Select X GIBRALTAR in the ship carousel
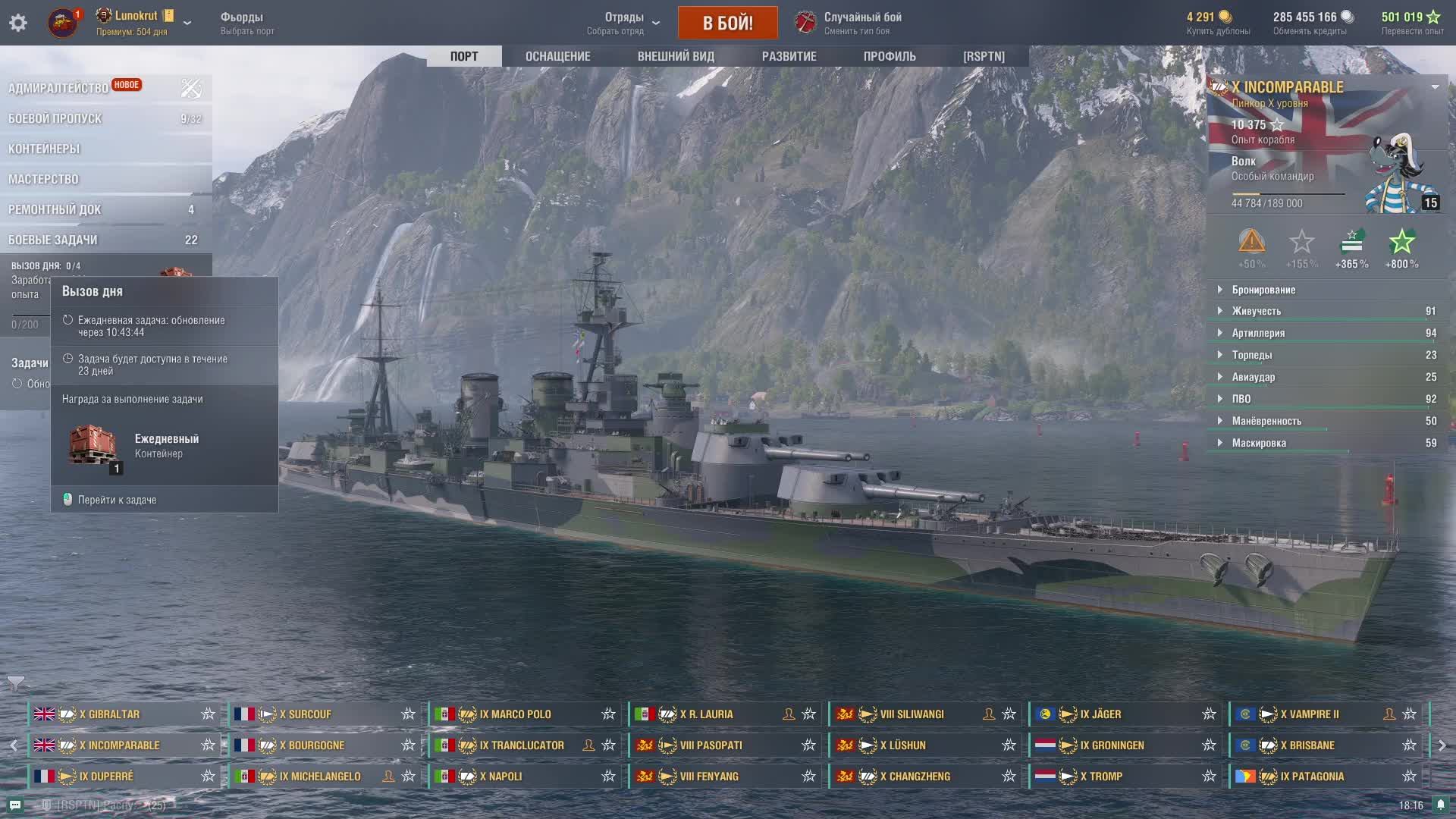The width and height of the screenshot is (1456, 819). pos(110,714)
